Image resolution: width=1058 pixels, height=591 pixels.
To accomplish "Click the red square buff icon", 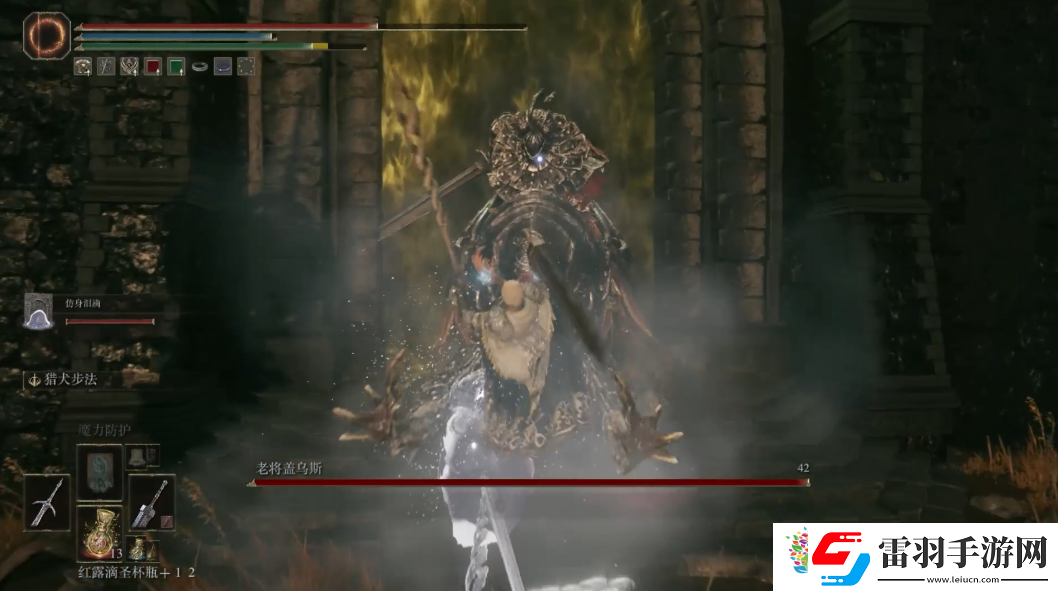I will click(x=153, y=67).
